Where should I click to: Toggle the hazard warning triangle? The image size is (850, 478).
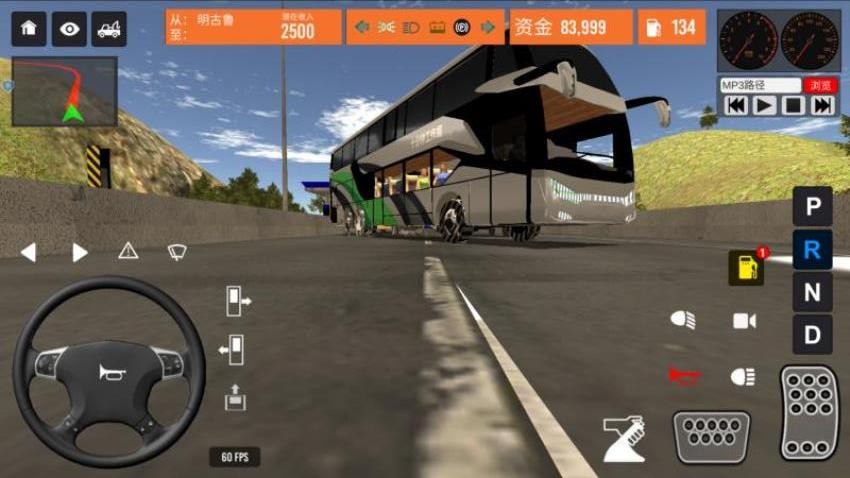[x=128, y=251]
